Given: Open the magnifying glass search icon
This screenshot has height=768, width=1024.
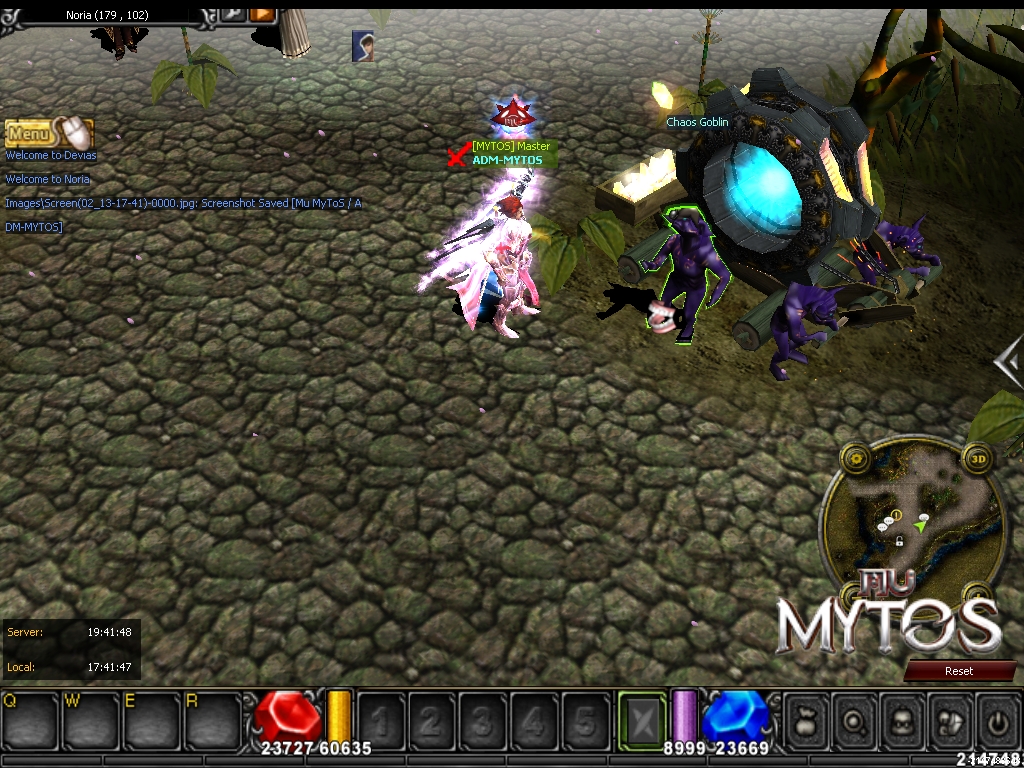Looking at the screenshot, I should coord(855,720).
